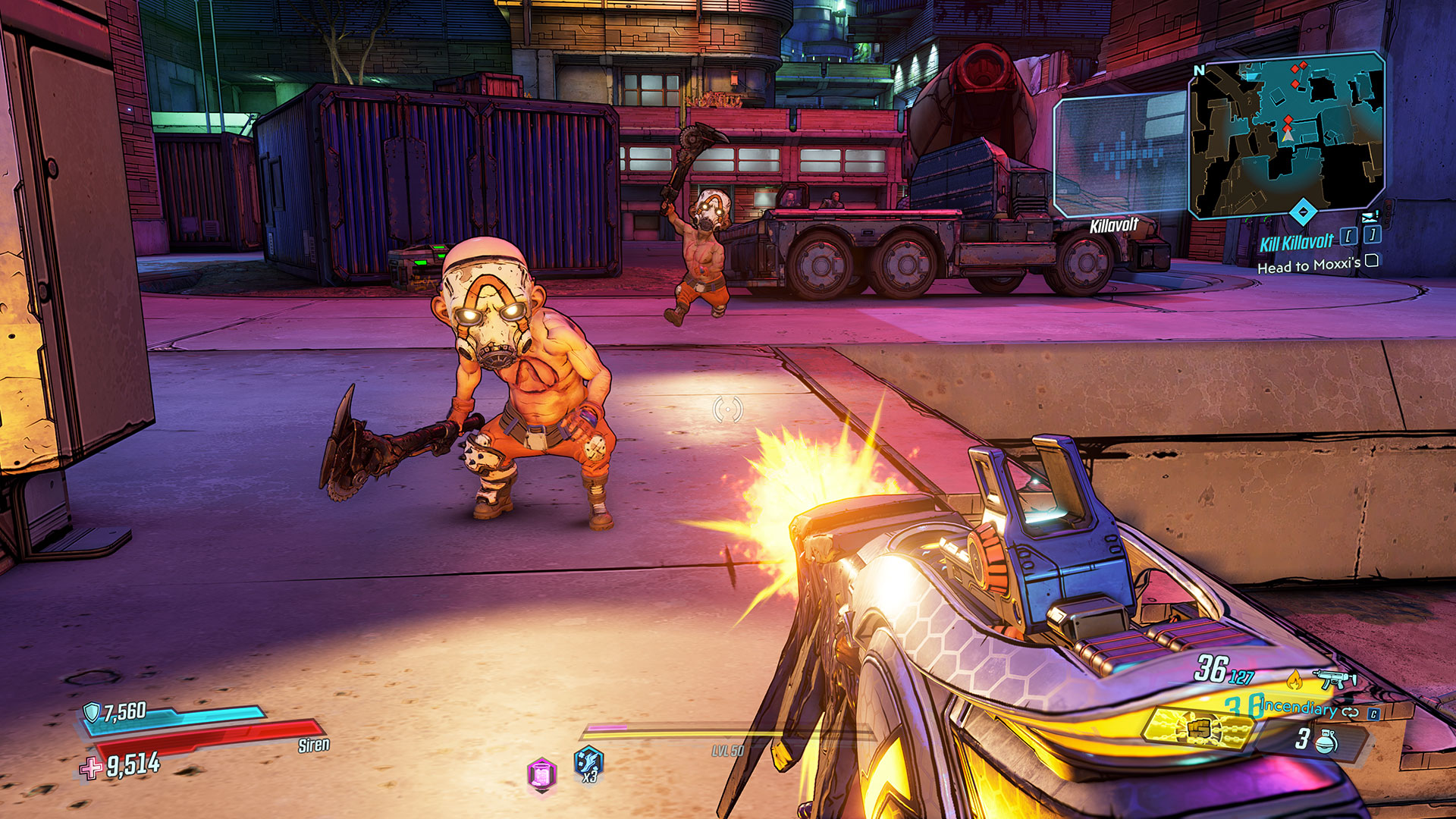Click the health cross icon

pos(91,768)
